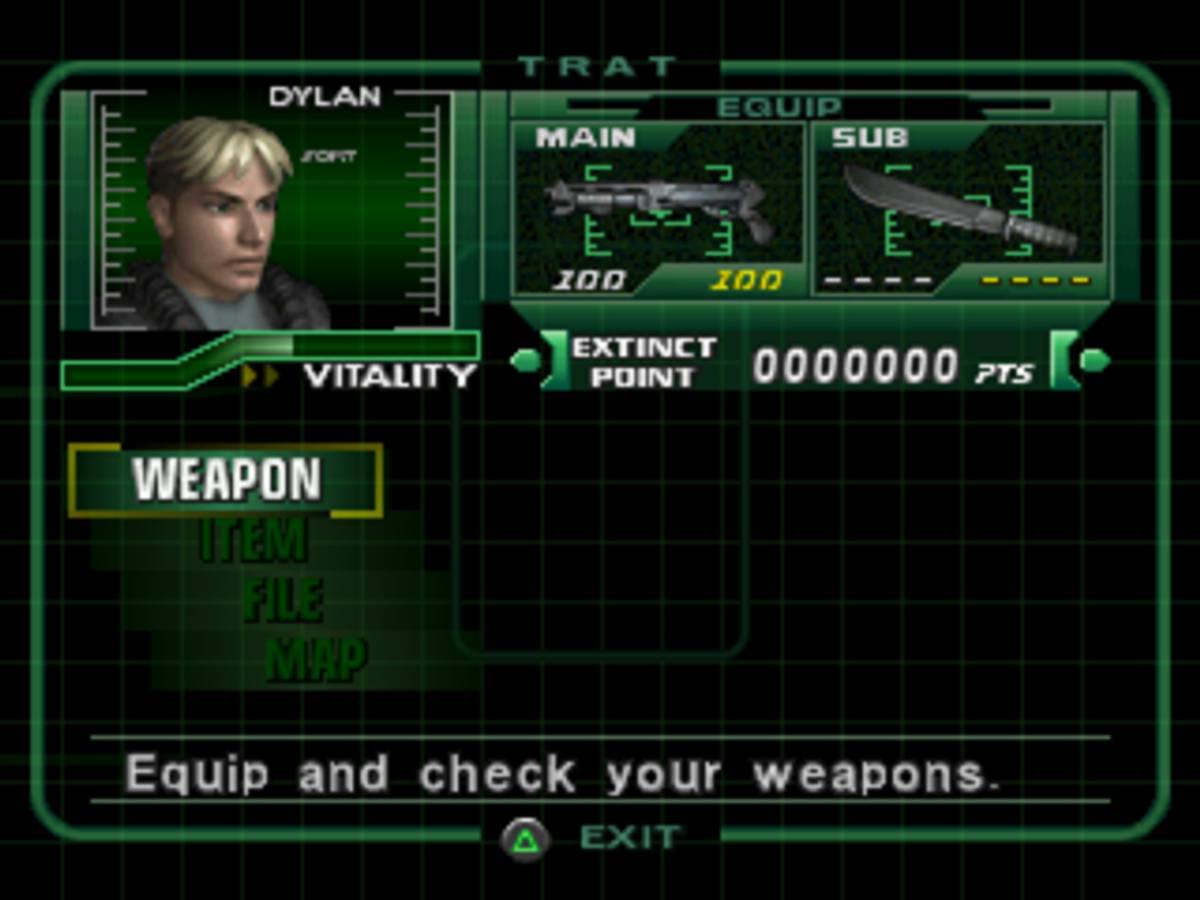Choose the FILE menu option

pyautogui.click(x=282, y=600)
